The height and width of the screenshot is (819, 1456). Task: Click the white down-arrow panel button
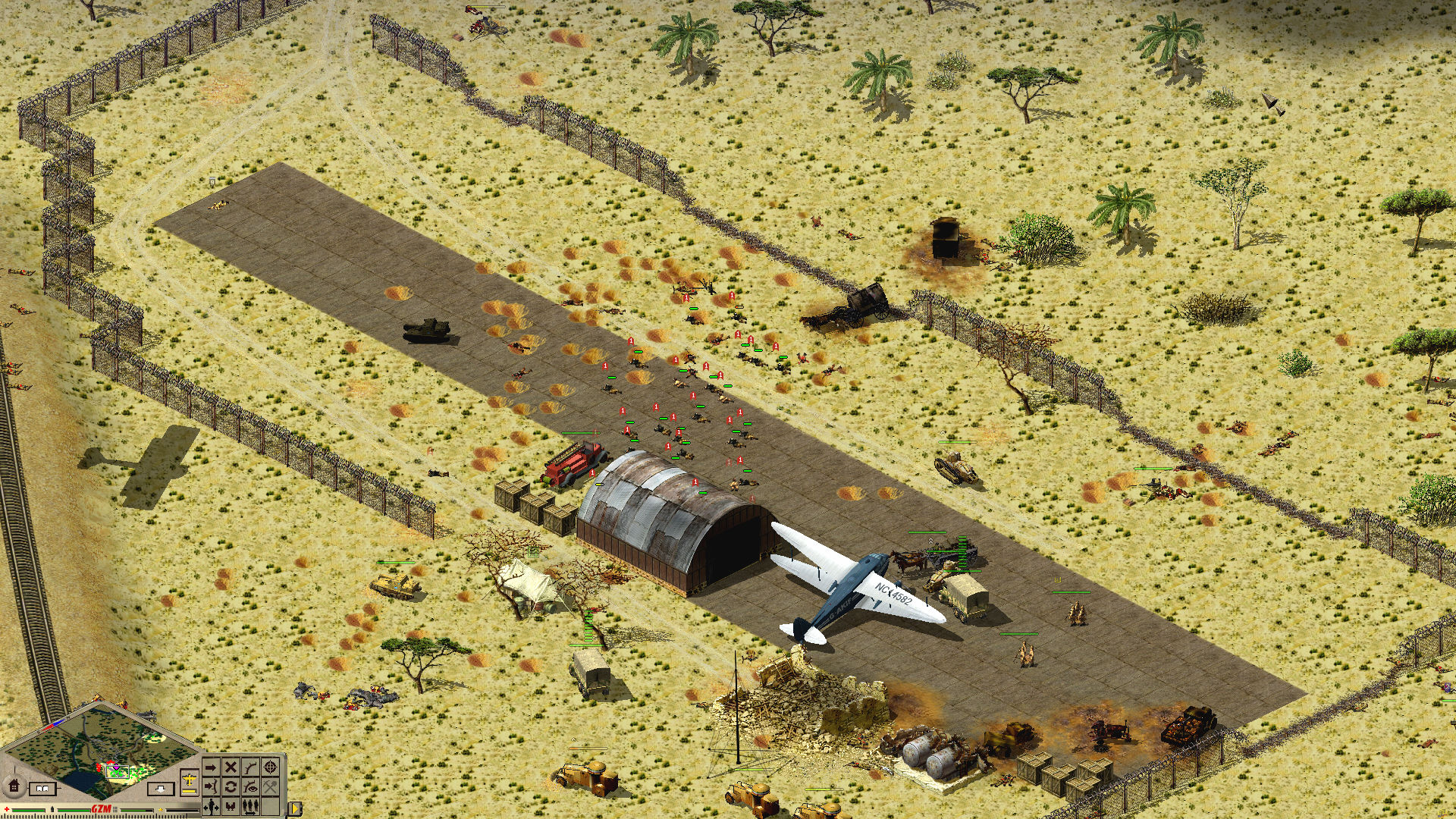coord(162,789)
